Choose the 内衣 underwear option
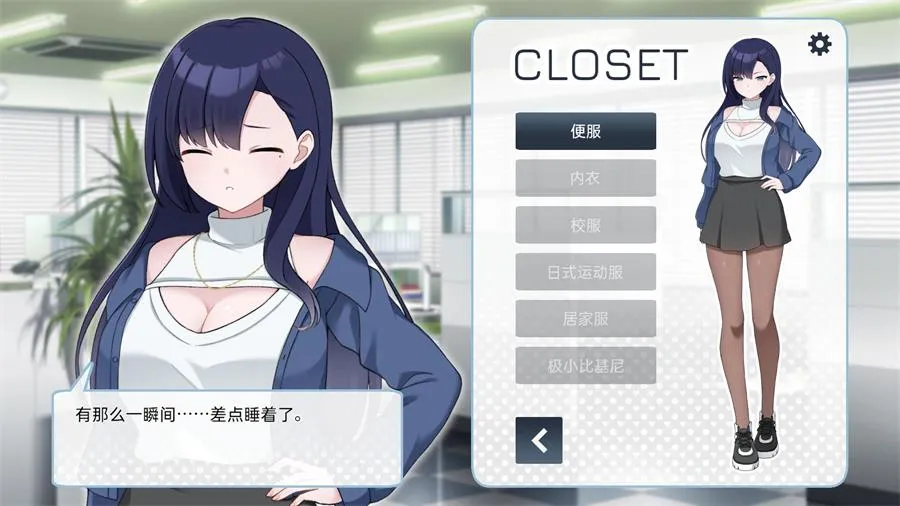The width and height of the screenshot is (900, 506). (x=585, y=178)
